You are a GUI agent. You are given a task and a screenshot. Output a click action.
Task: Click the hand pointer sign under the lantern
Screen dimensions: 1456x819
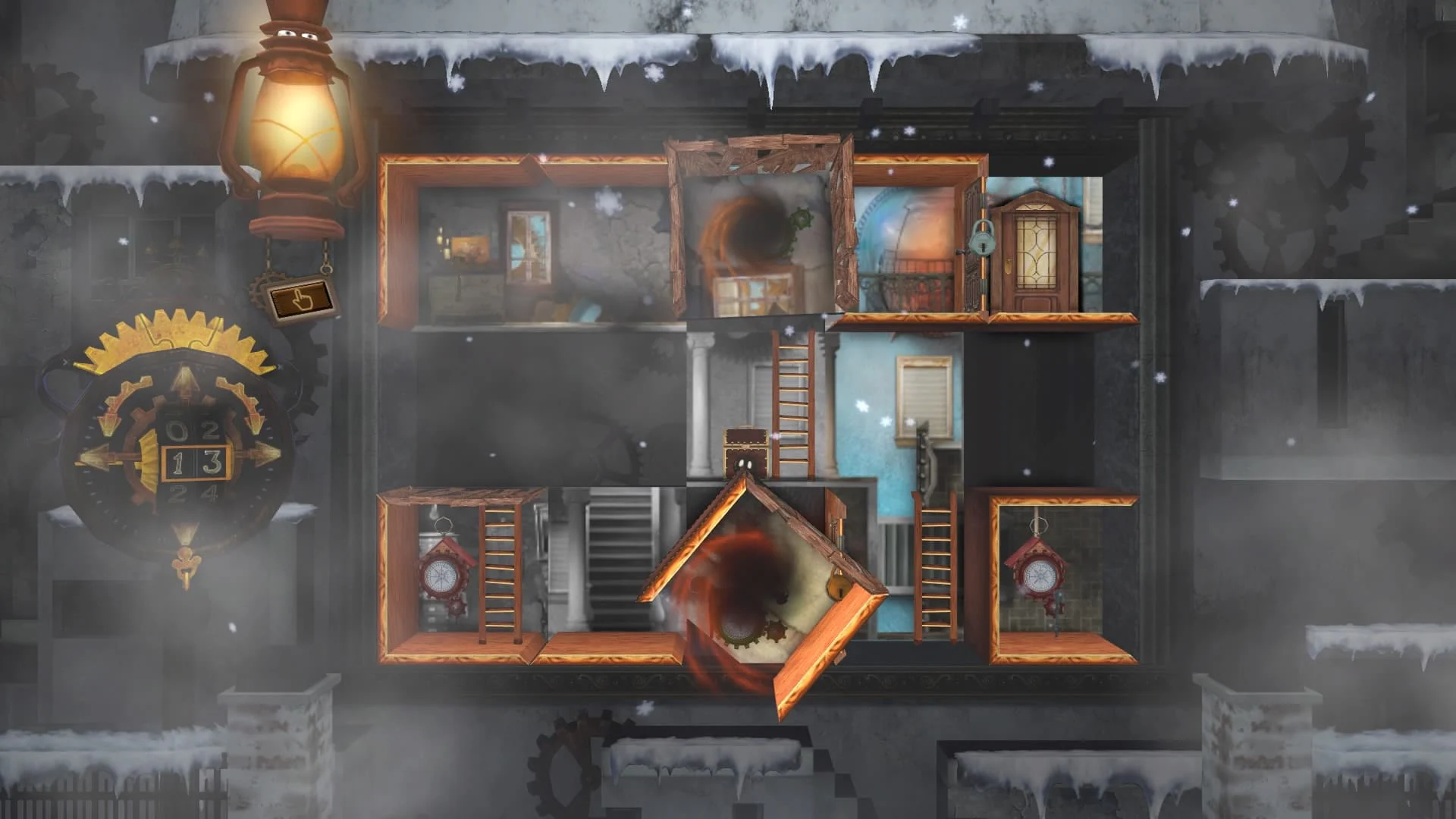(x=303, y=299)
